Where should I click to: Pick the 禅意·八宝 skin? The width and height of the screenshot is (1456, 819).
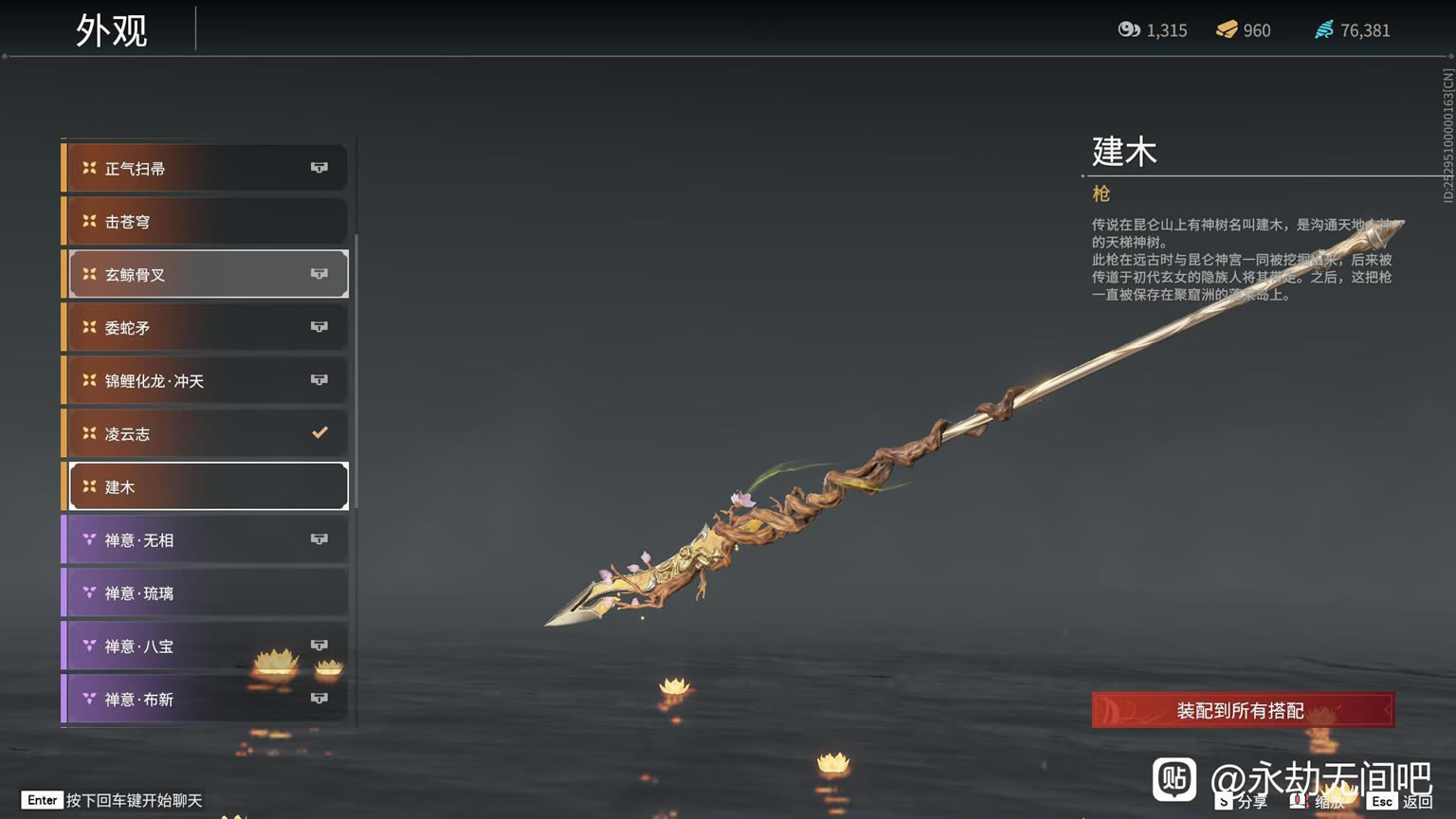coord(205,646)
